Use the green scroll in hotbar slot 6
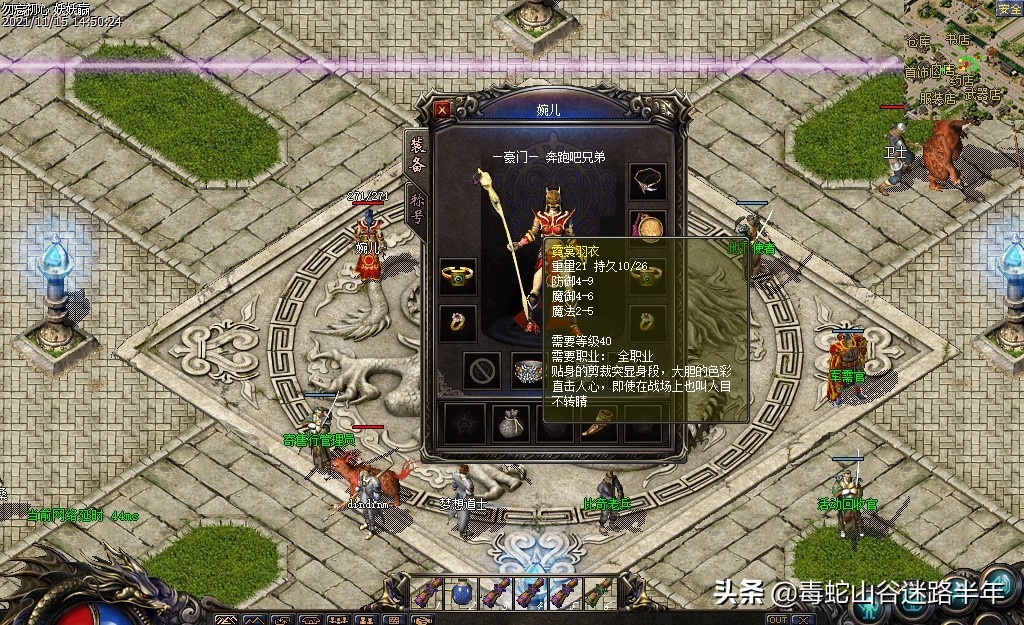The width and height of the screenshot is (1024, 625). pos(598,593)
